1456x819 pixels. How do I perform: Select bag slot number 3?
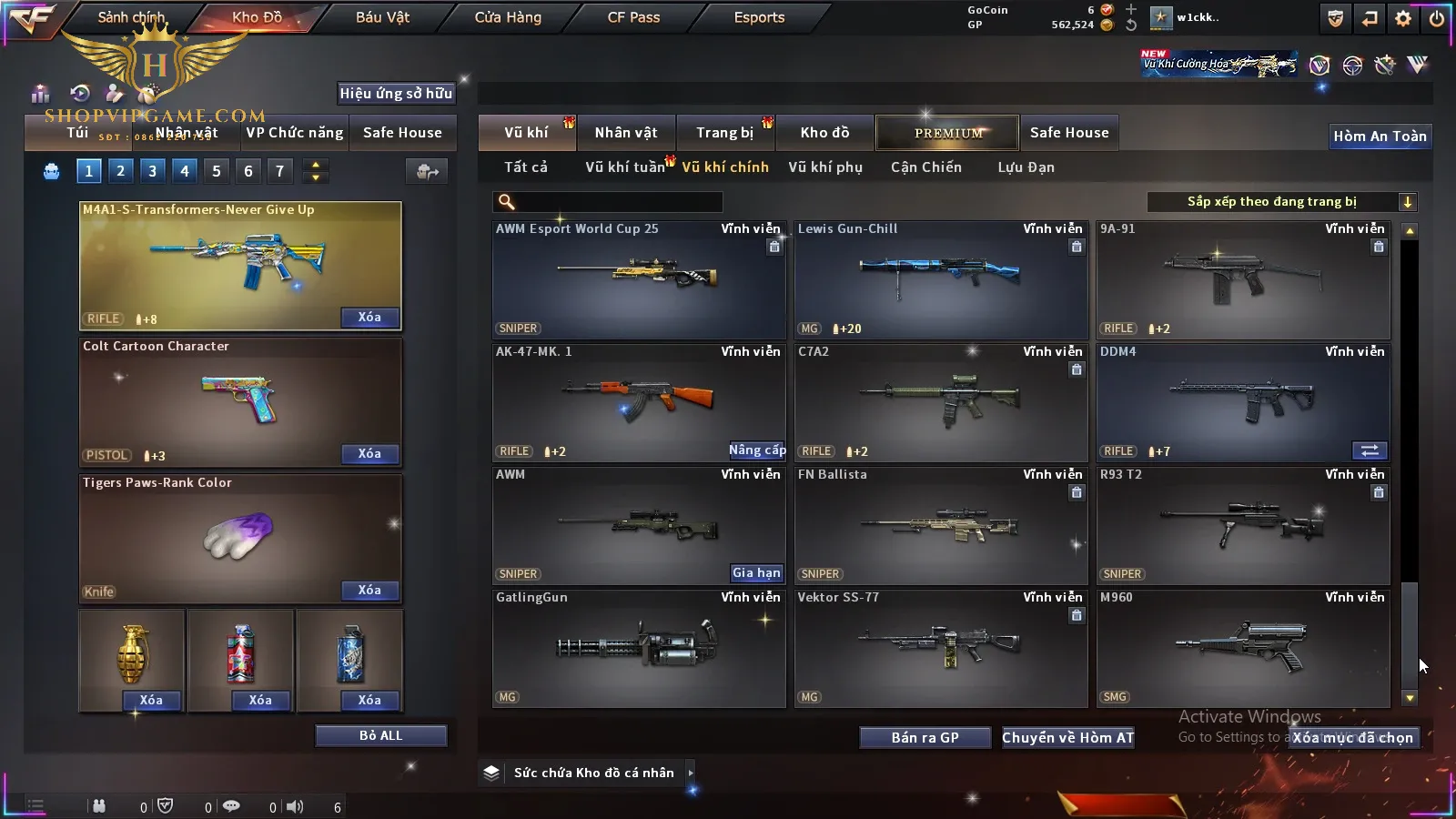tap(152, 170)
